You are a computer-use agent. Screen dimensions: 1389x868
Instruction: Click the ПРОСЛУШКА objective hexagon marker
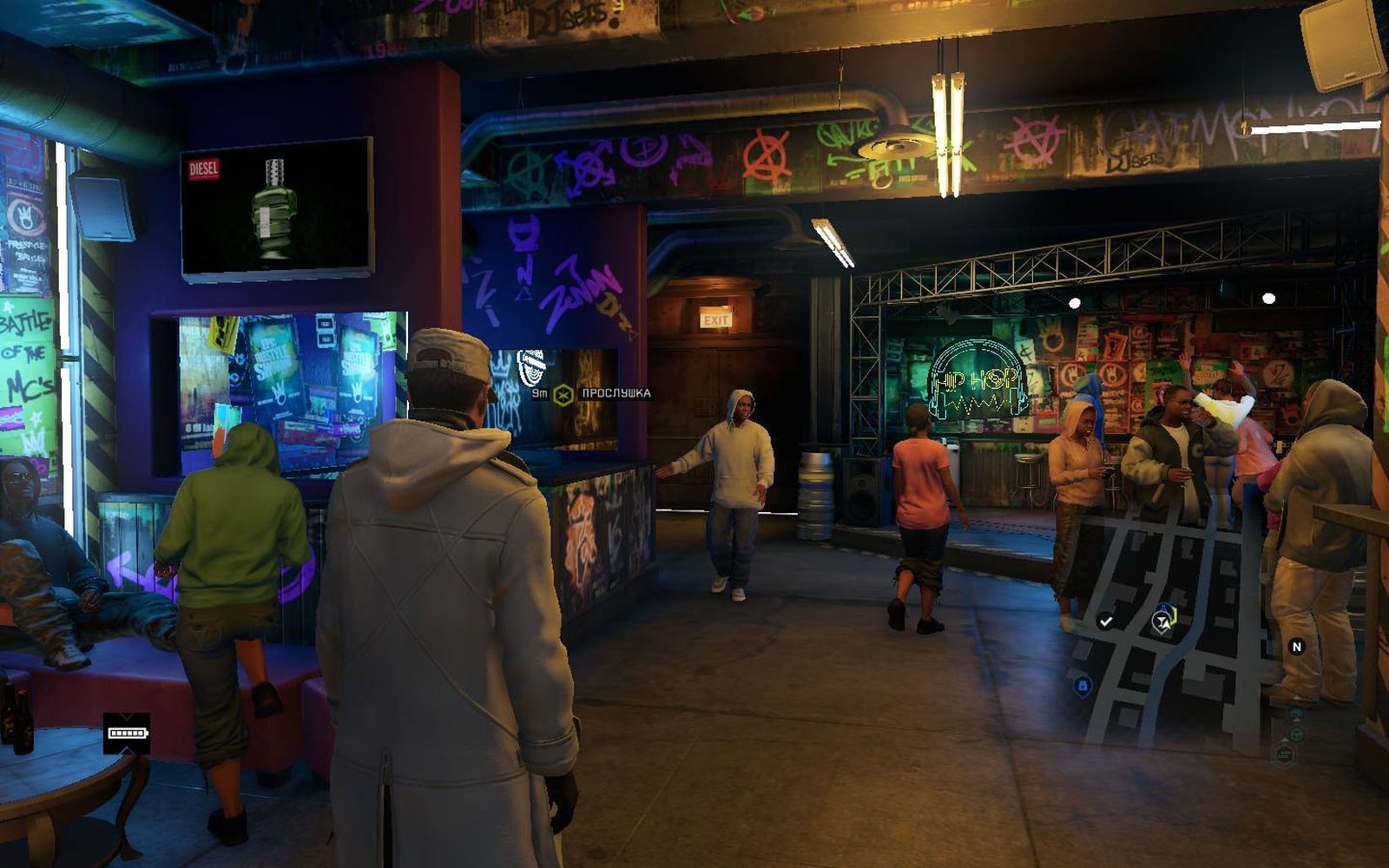pos(563,394)
